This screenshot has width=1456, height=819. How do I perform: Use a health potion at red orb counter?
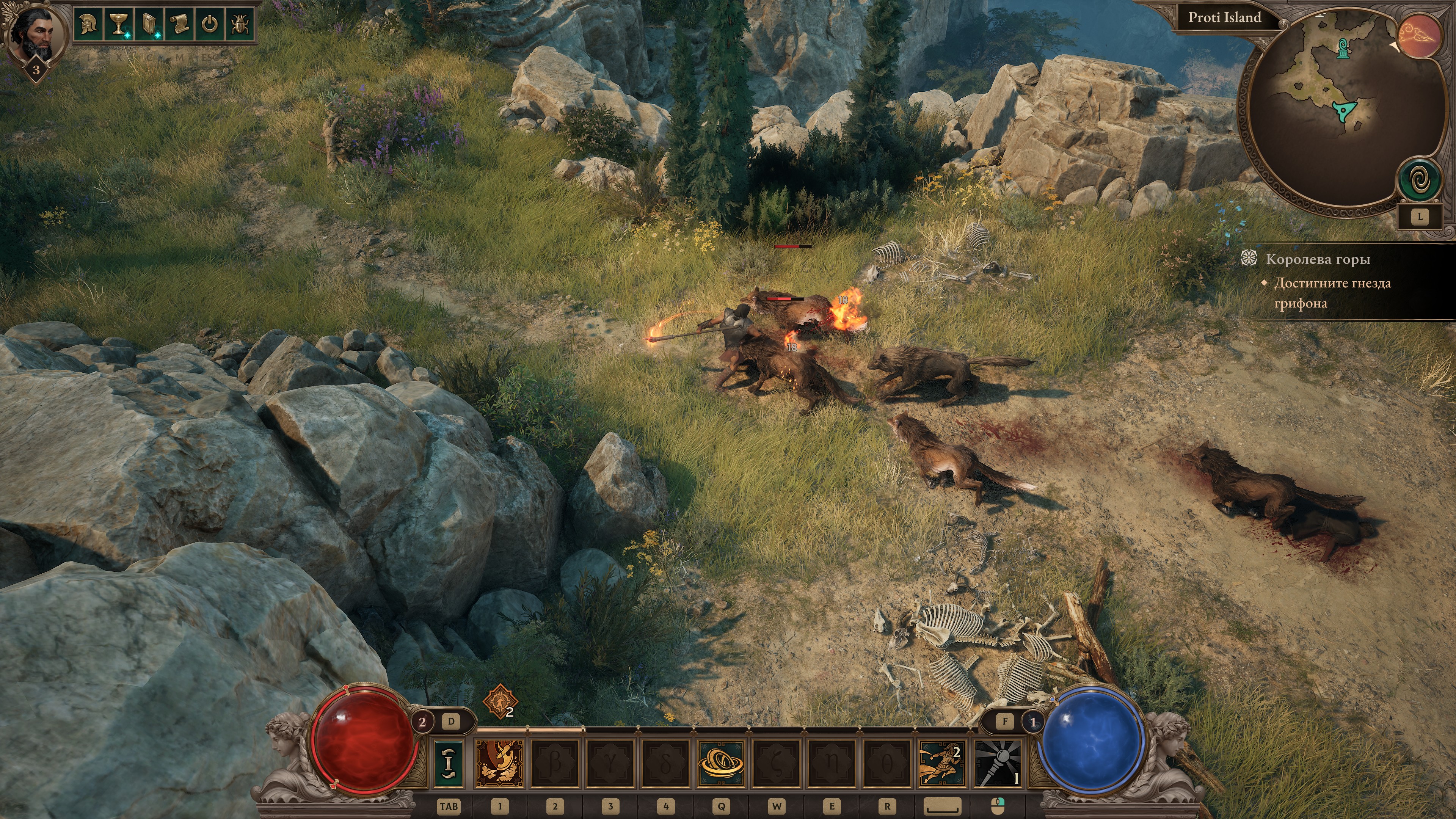pyautogui.click(x=422, y=722)
